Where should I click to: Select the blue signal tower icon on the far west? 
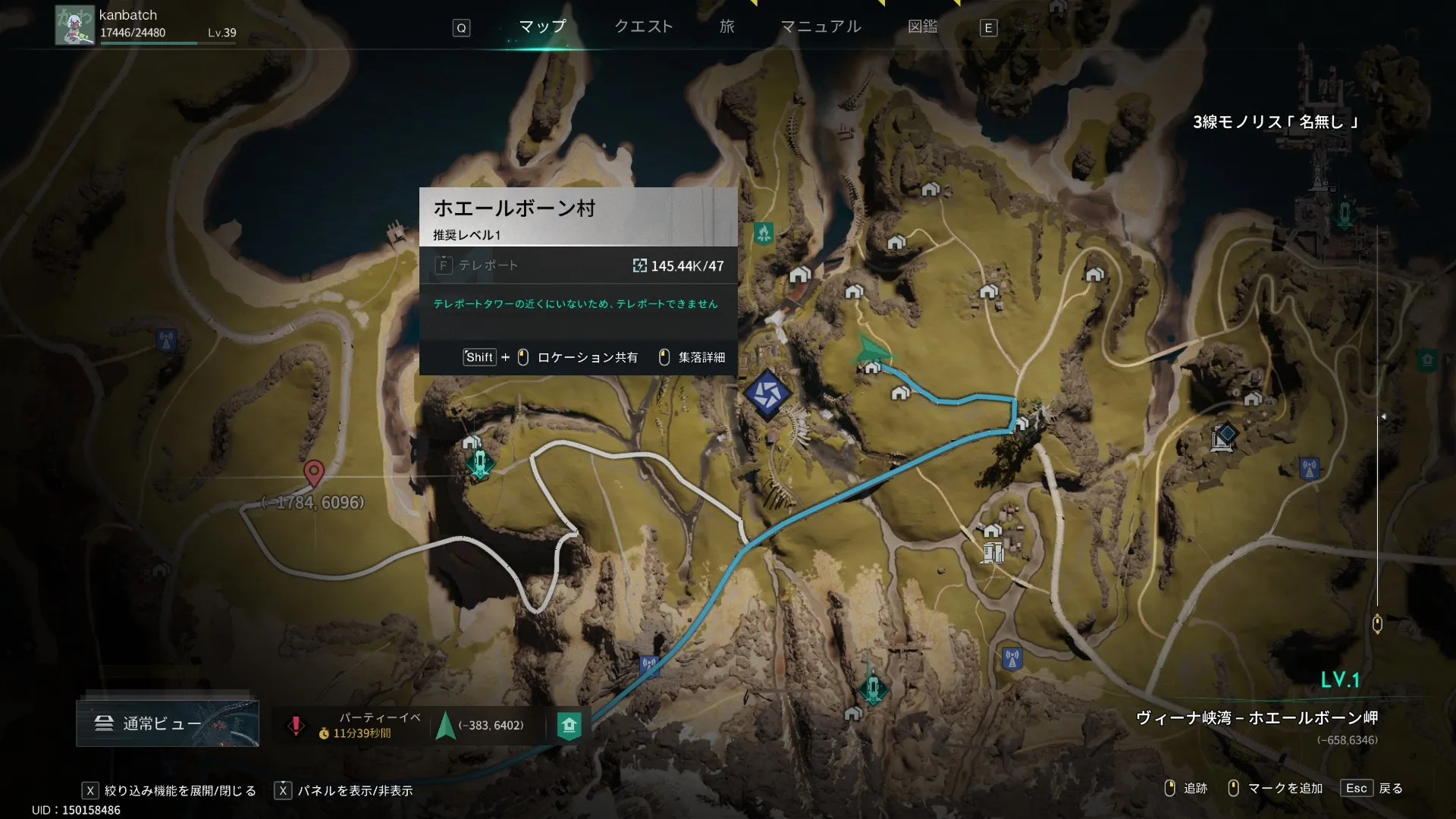(x=166, y=340)
